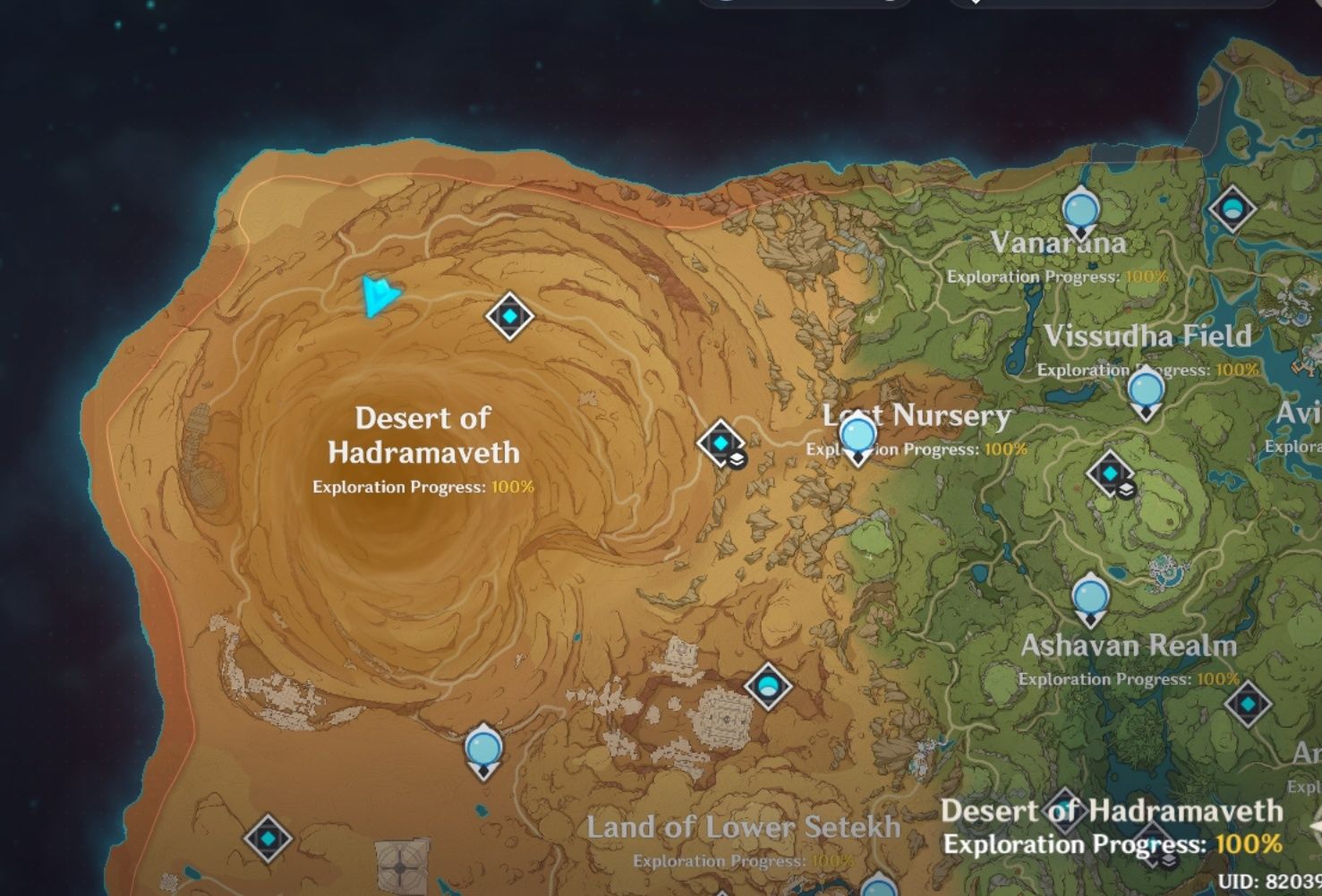Select the teleport waypoint northeast of the player marker

508,315
